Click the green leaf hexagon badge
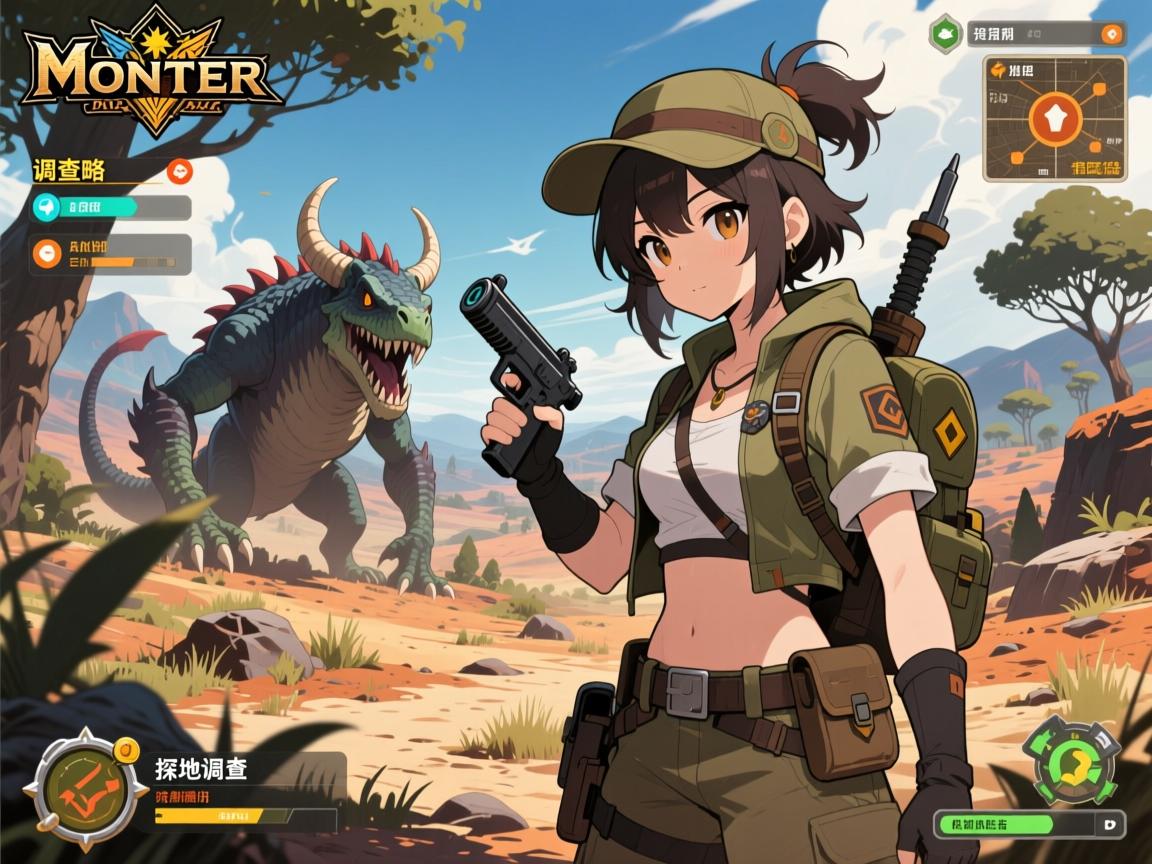 944,34
